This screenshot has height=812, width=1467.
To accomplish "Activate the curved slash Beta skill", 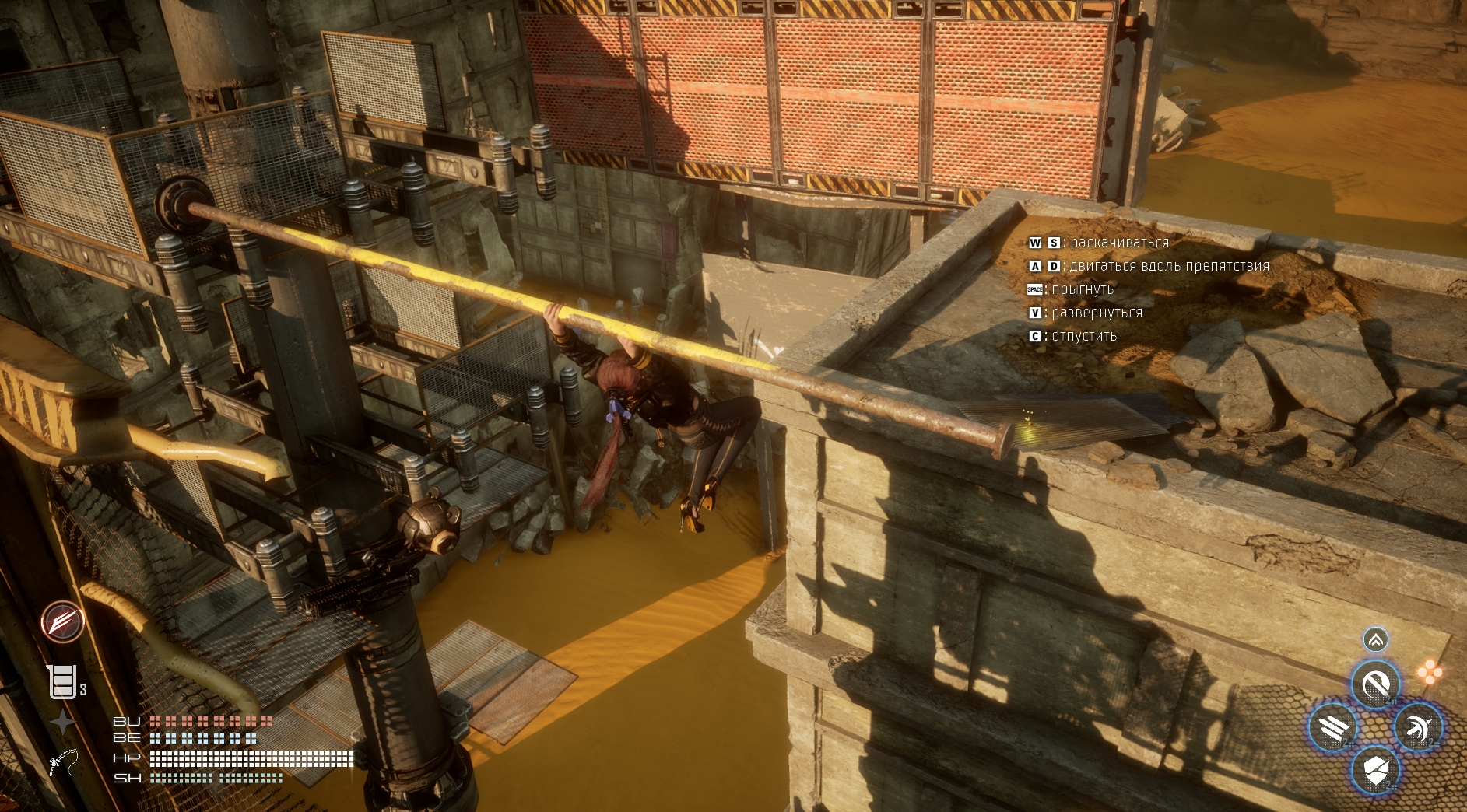I will pyautogui.click(x=1375, y=684).
